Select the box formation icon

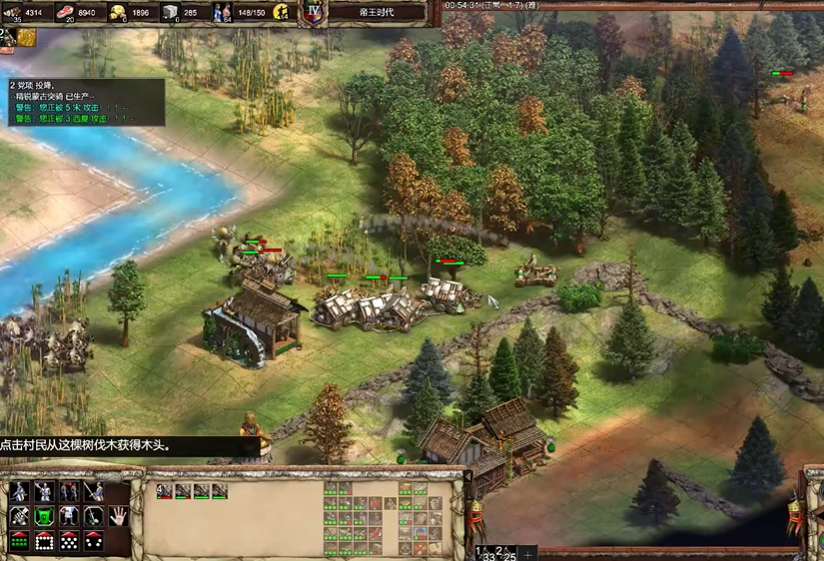(x=44, y=541)
